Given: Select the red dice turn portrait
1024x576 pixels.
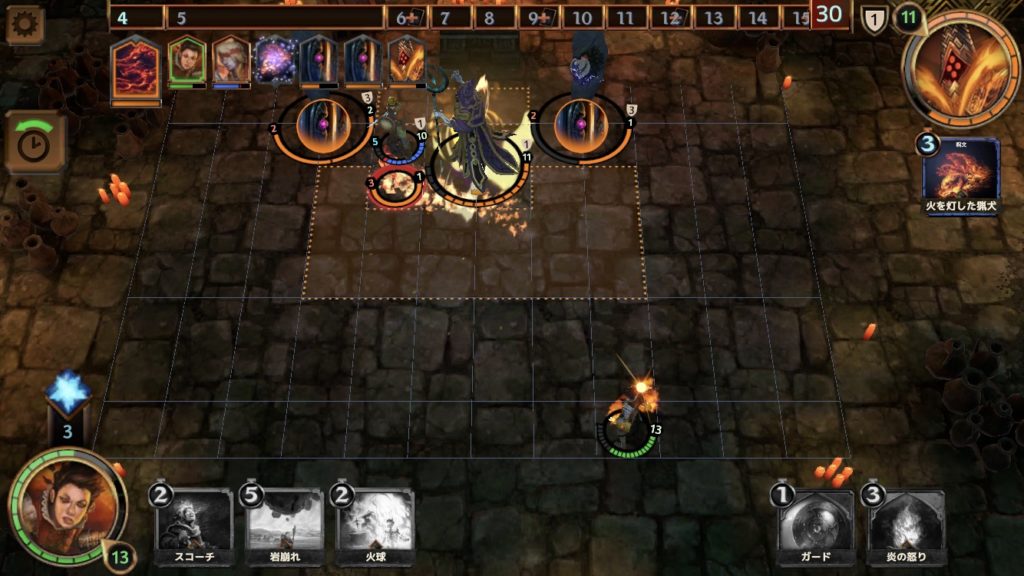Looking at the screenshot, I should [406, 61].
